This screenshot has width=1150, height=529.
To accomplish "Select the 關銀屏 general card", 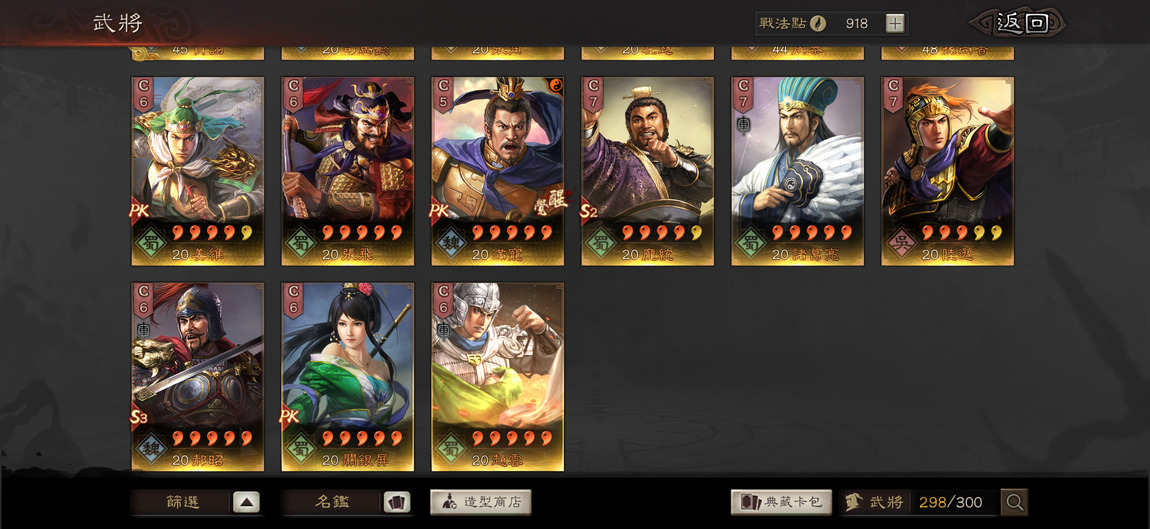I will (x=348, y=376).
